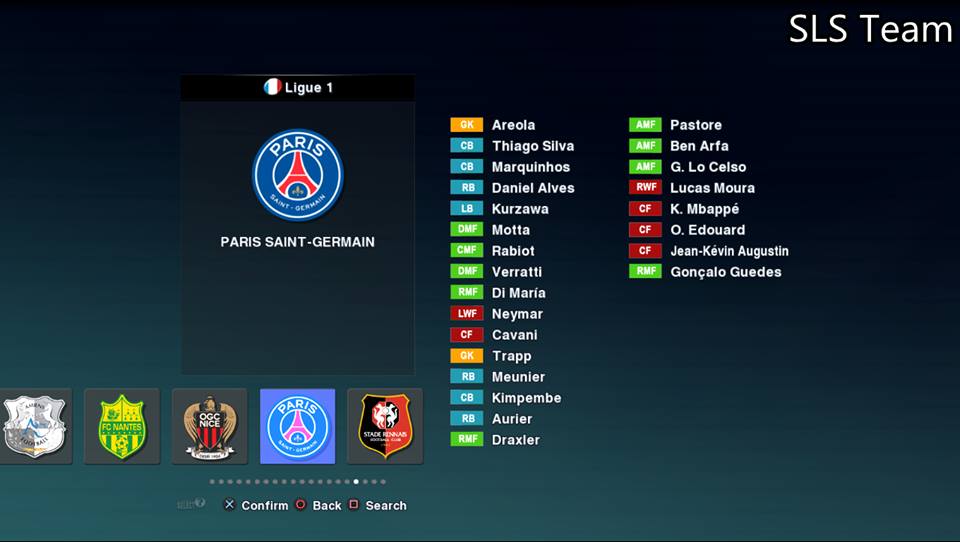Viewport: 960px width, 542px height.
Task: Select the FC Nantes team badge
Action: (x=122, y=426)
